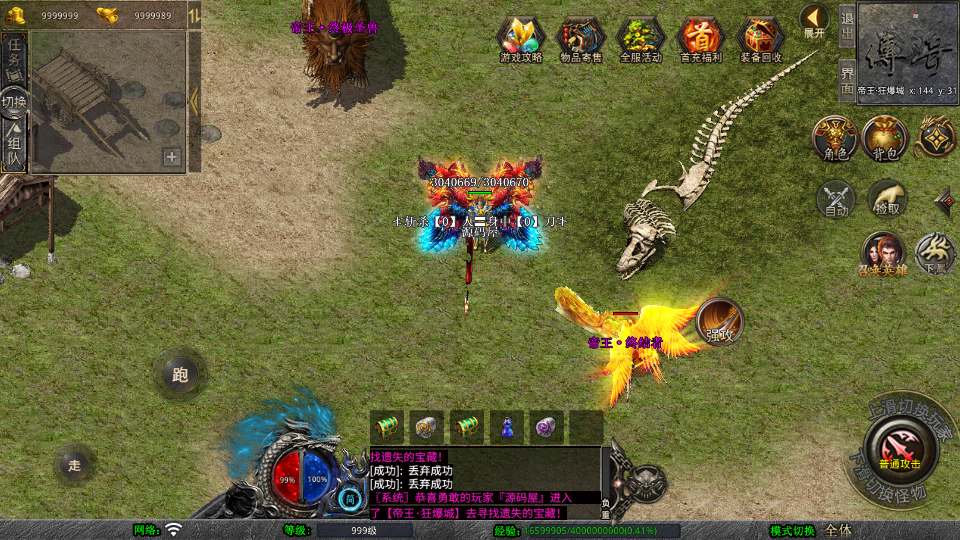Open the 角色 character sheet
Screen dimensions: 960x540
click(x=834, y=138)
